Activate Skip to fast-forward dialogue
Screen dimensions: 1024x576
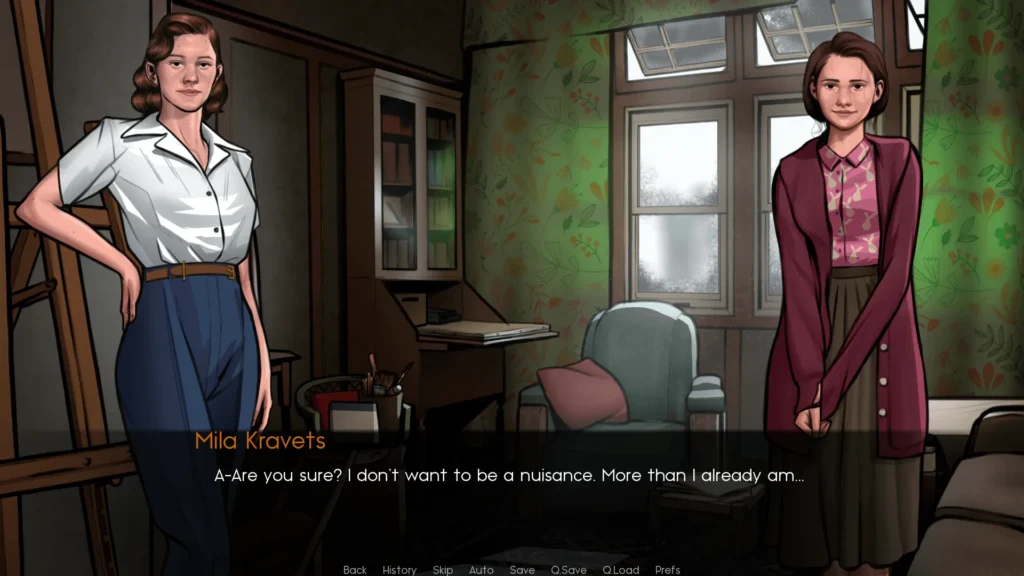[443, 570]
